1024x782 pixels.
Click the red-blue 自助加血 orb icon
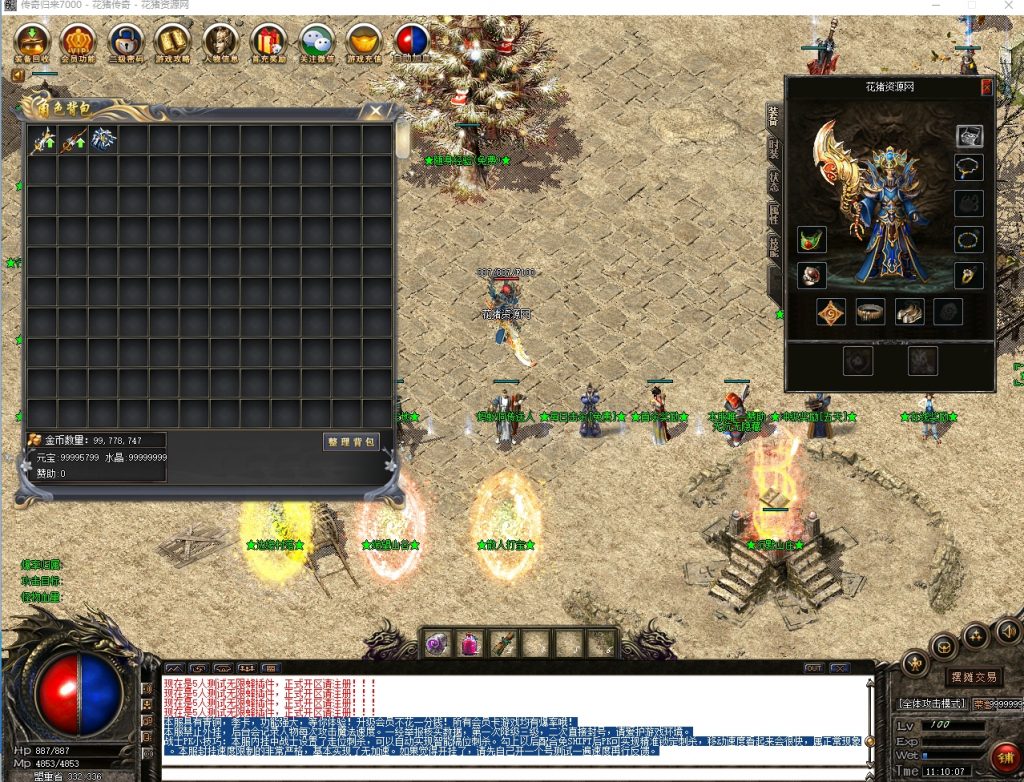click(x=411, y=41)
